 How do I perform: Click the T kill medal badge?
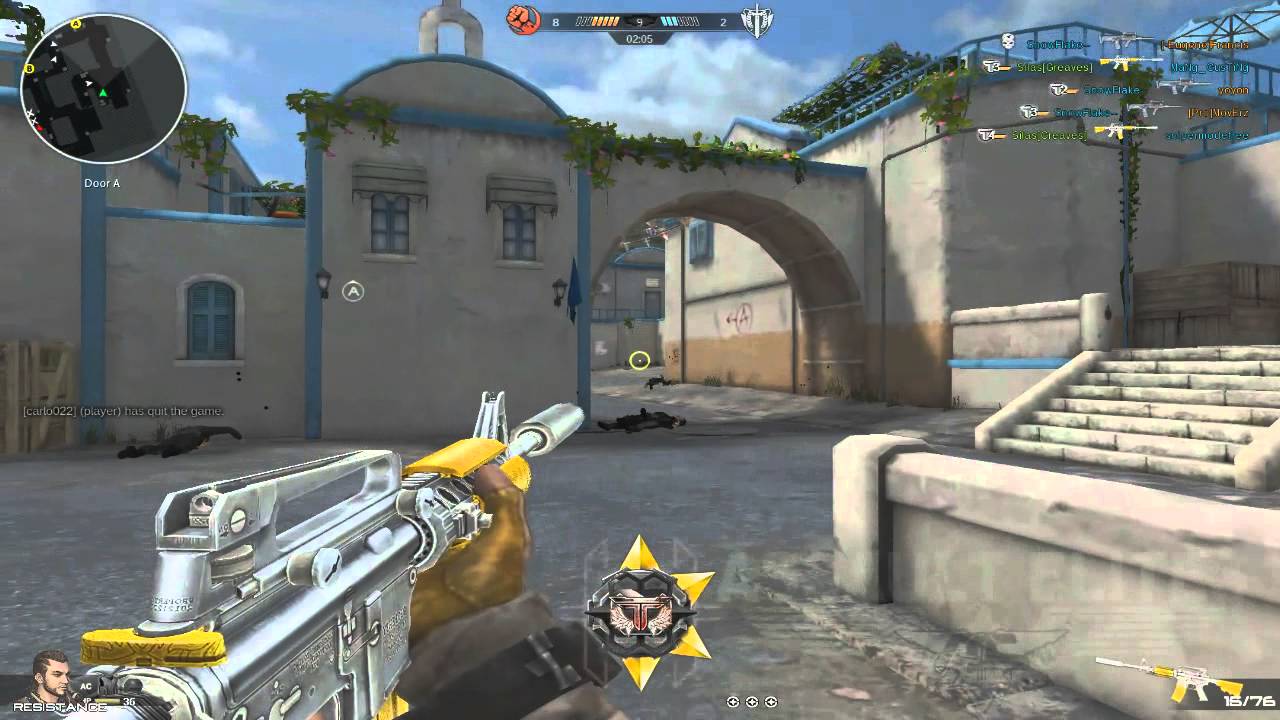[x=650, y=612]
